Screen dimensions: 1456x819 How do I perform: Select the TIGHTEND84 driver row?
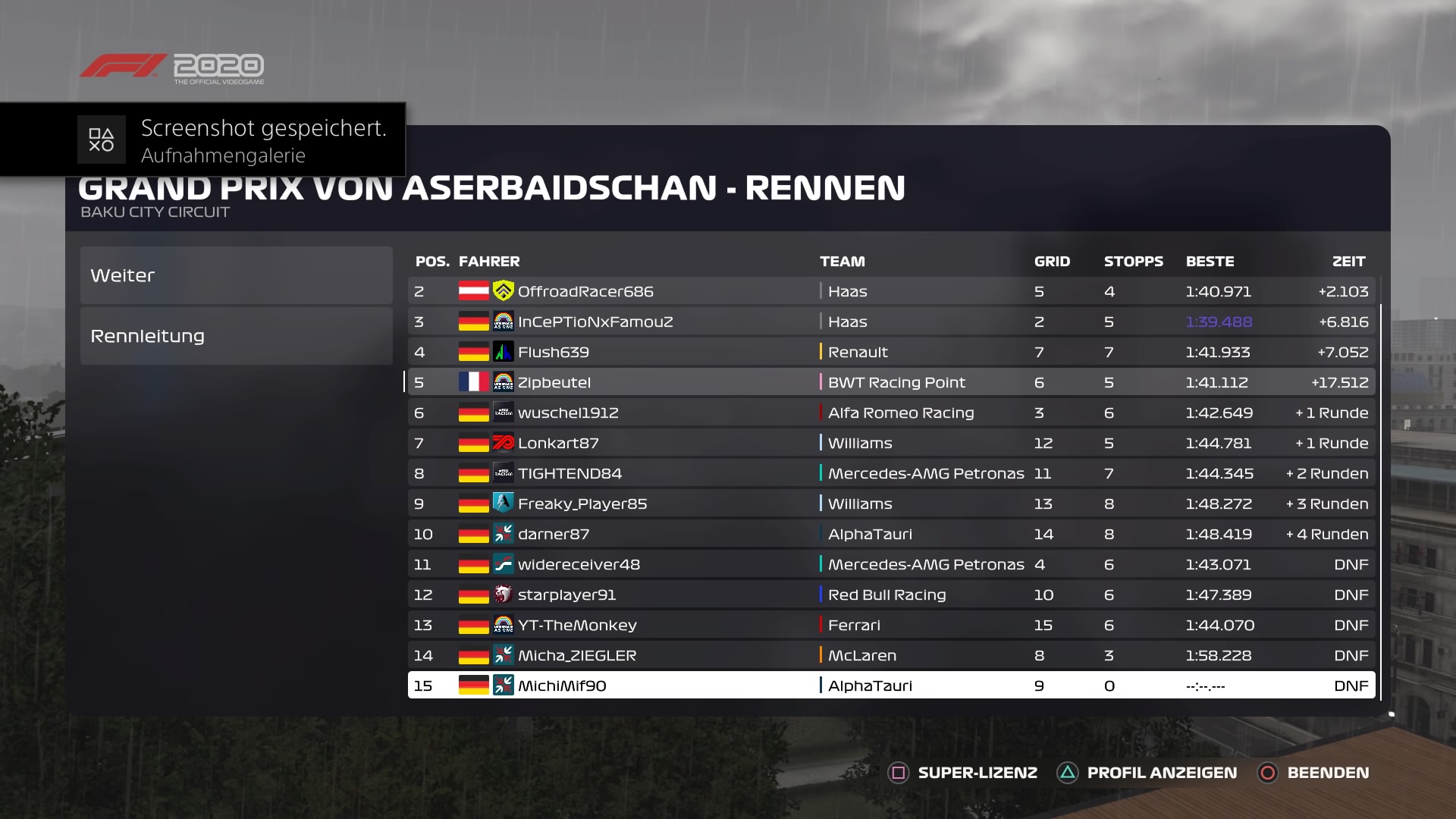tap(891, 473)
